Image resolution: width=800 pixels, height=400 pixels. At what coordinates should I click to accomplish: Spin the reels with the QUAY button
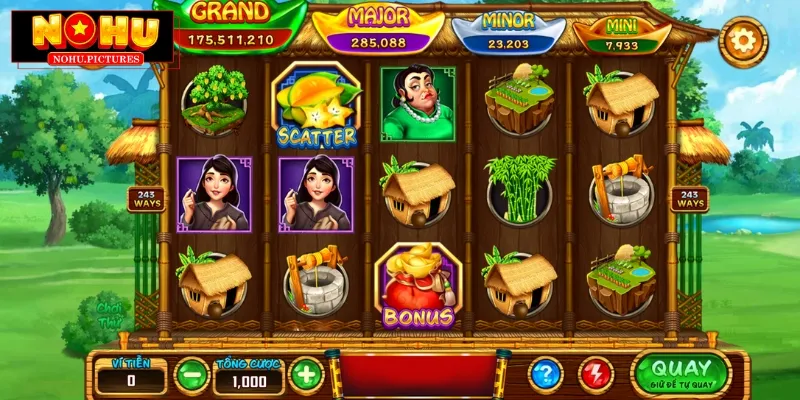682,372
